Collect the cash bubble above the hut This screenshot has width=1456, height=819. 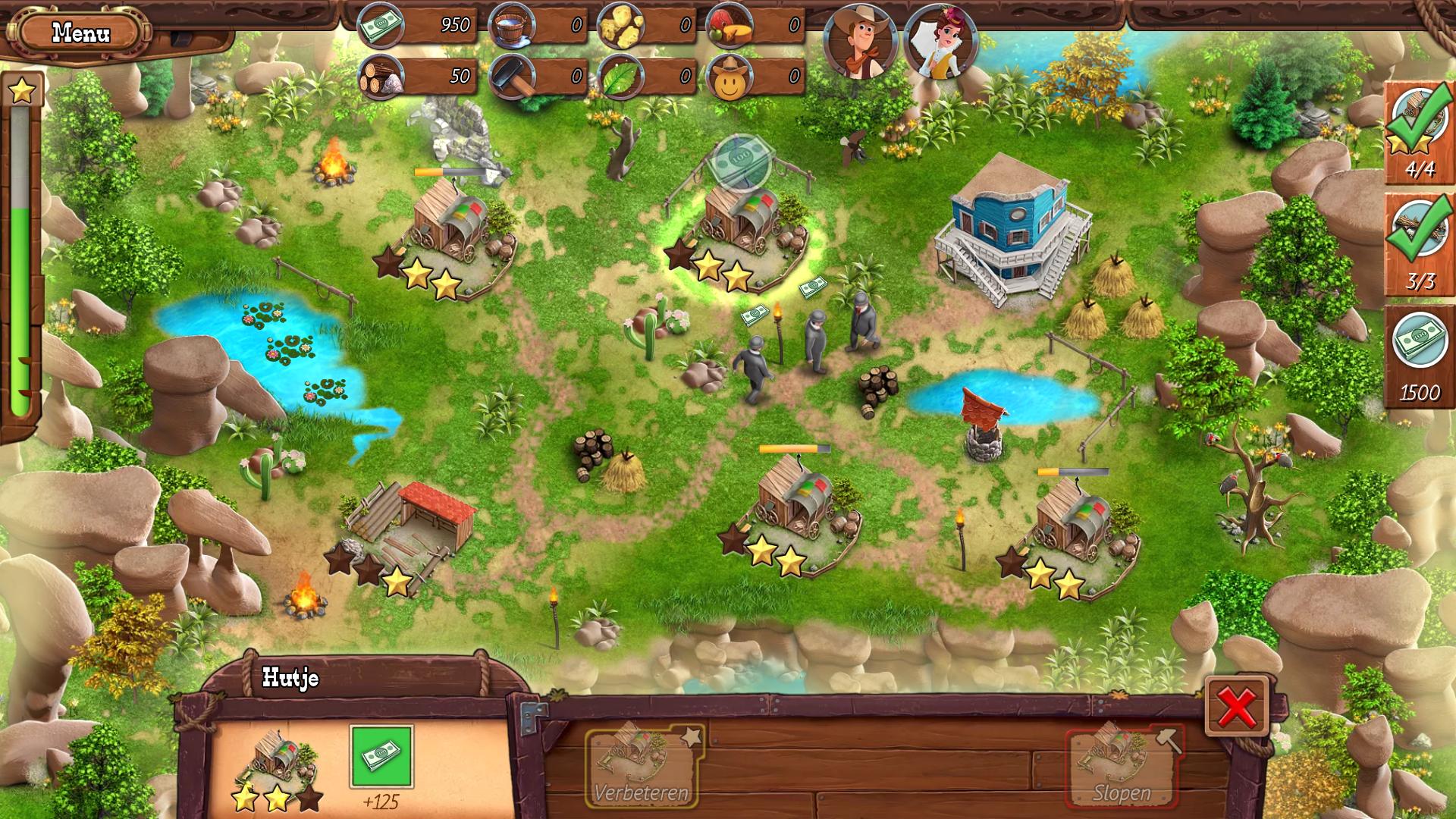741,161
